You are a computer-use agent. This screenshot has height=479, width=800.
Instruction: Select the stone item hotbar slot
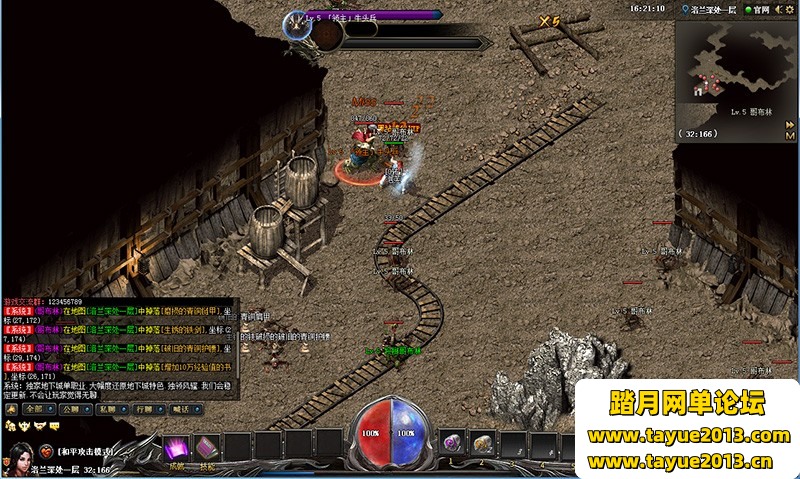click(x=483, y=442)
